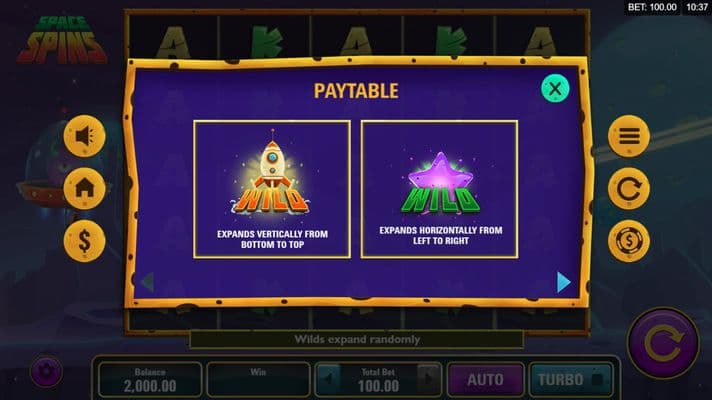Toggle the sound speaker button
Image resolution: width=712 pixels, height=400 pixels.
click(84, 137)
